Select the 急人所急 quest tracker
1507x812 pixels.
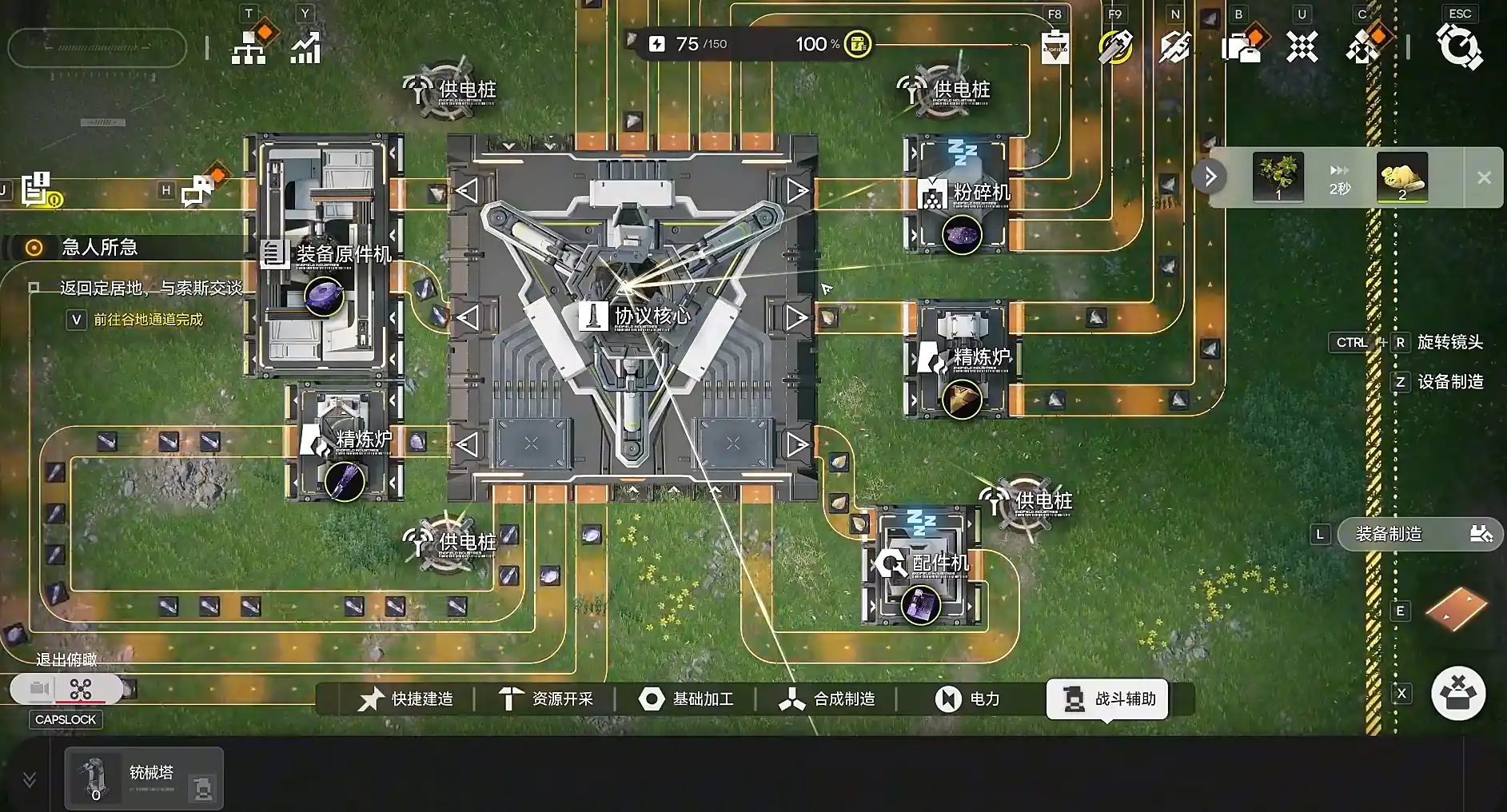pos(99,248)
